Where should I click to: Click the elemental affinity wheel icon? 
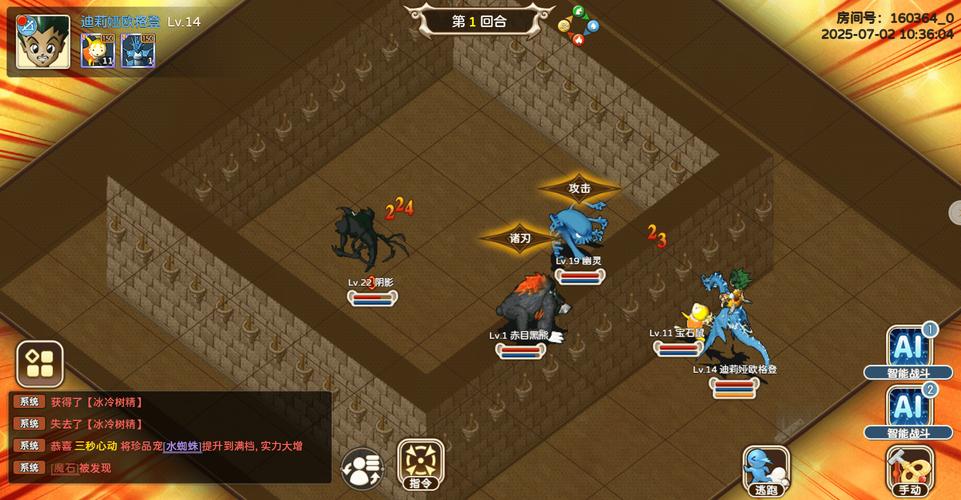[577, 27]
